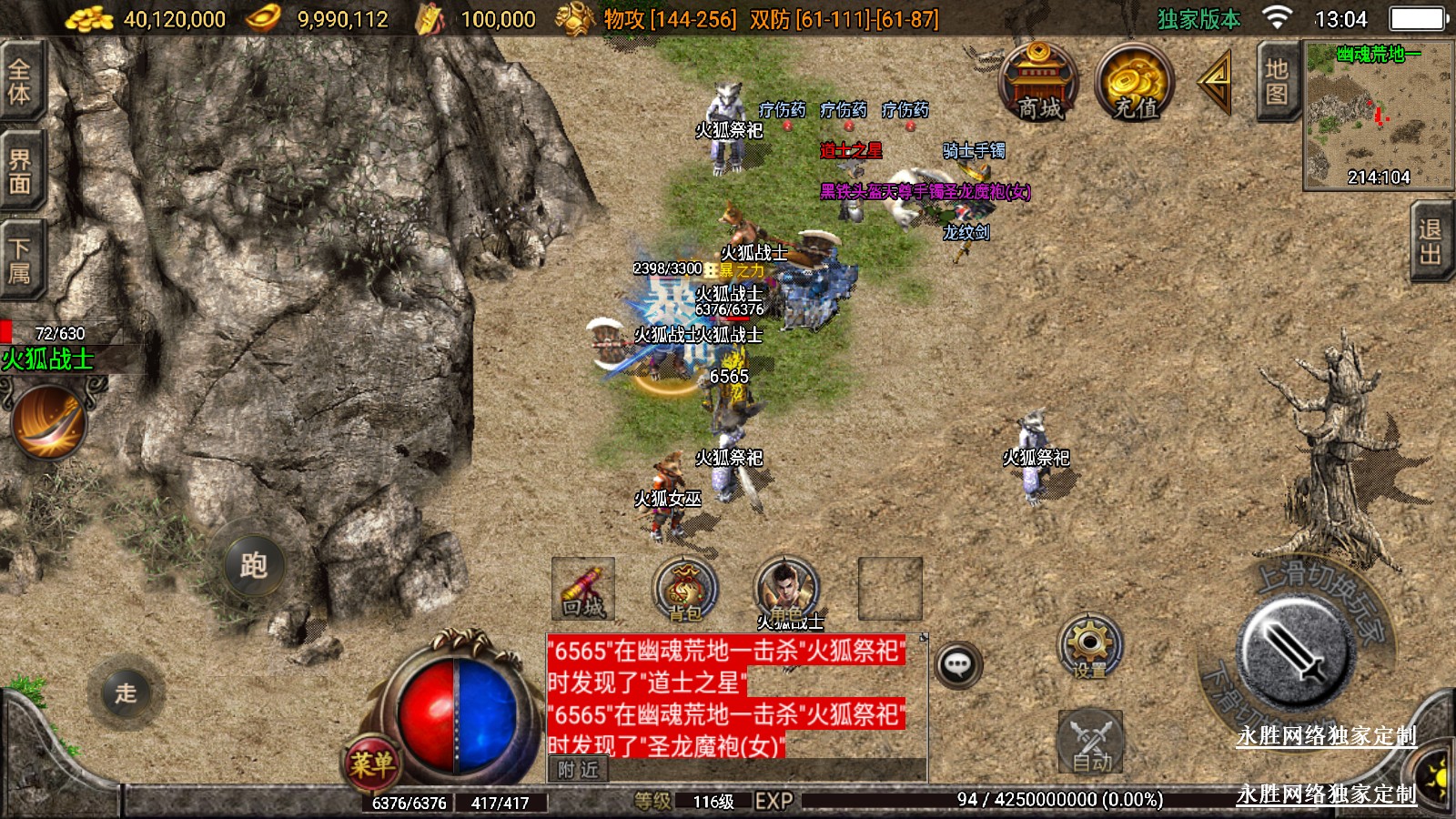Click the 退出 exit button
Viewport: 1456px width, 819px height.
(x=1431, y=241)
